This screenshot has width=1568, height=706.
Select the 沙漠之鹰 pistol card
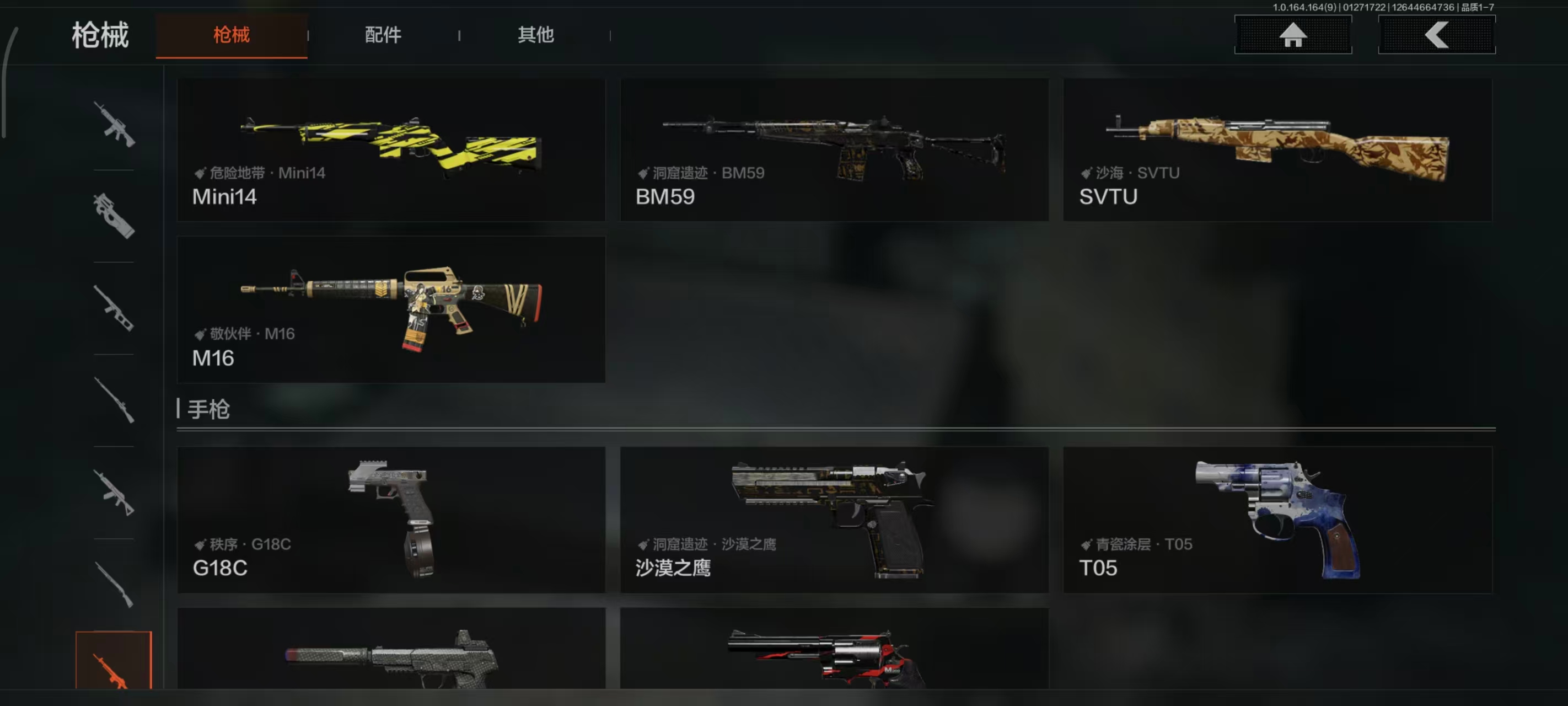click(833, 521)
